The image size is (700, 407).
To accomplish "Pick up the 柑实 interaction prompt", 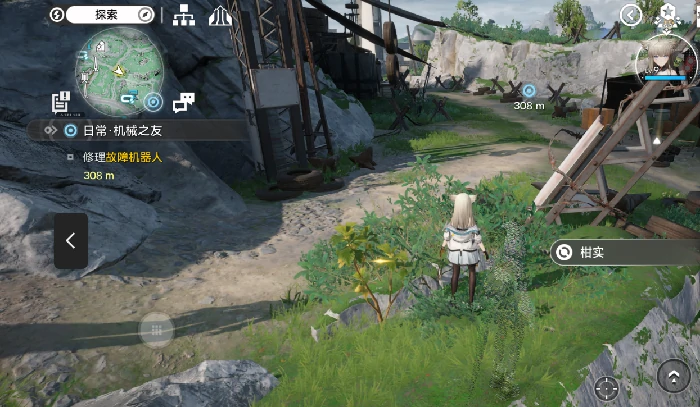I will pos(625,253).
